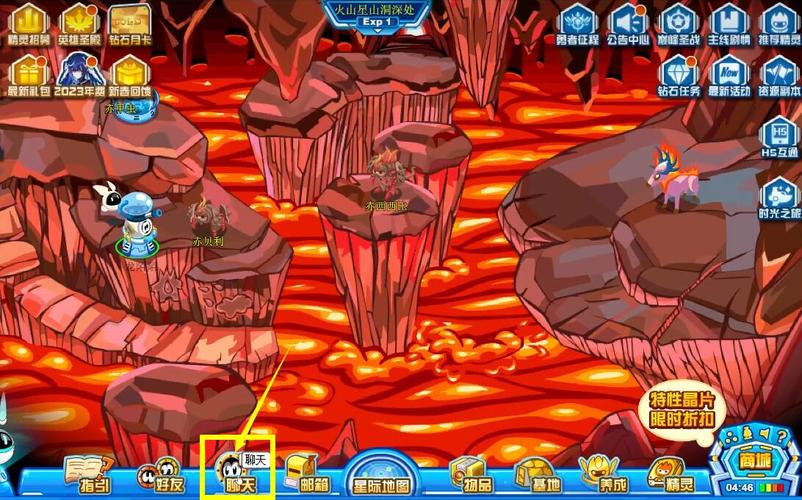
Task: Enter the 巅峰圣战 battle mode
Action: [x=679, y=23]
